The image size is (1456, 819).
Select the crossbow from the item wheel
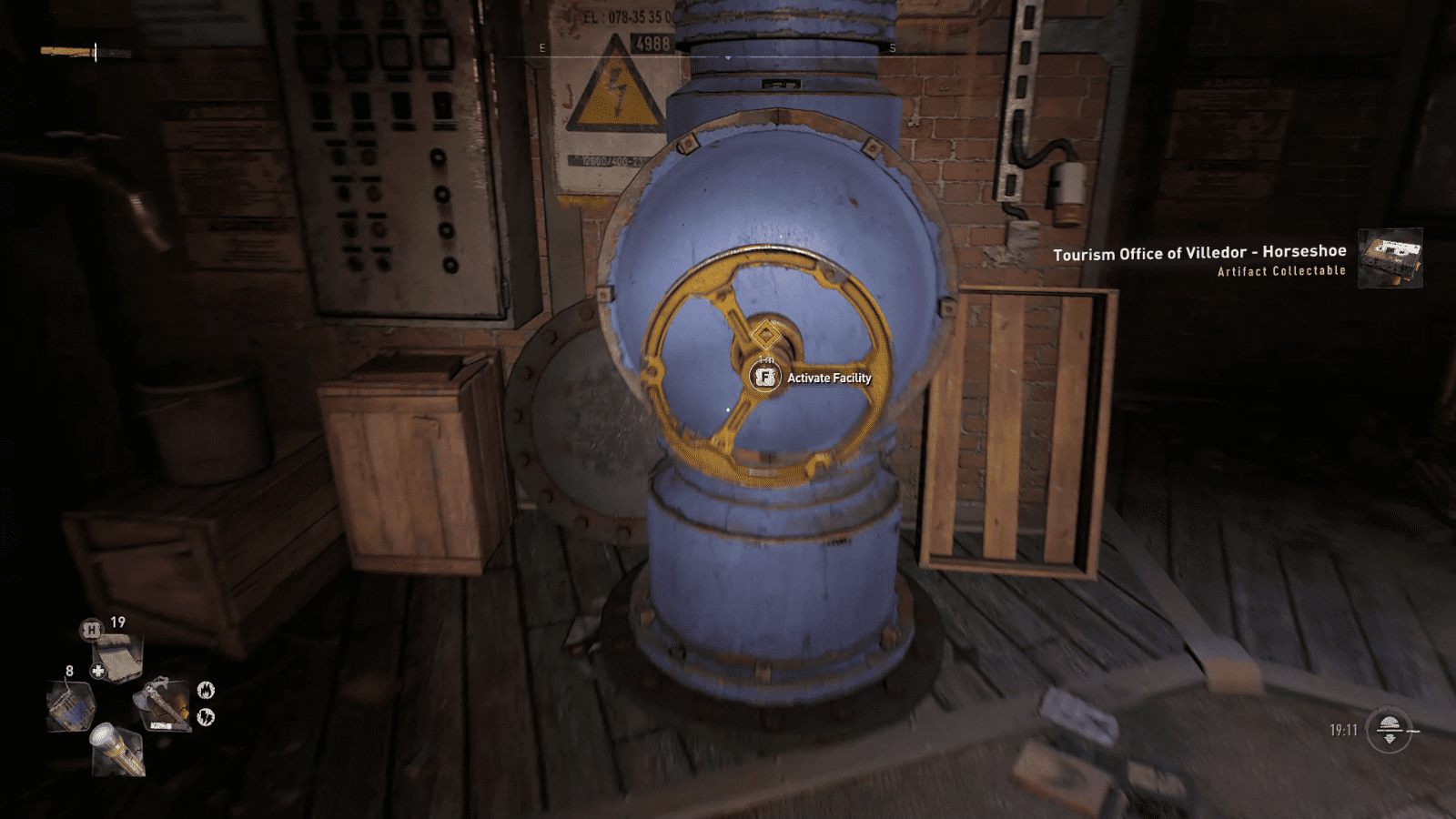[x=163, y=703]
